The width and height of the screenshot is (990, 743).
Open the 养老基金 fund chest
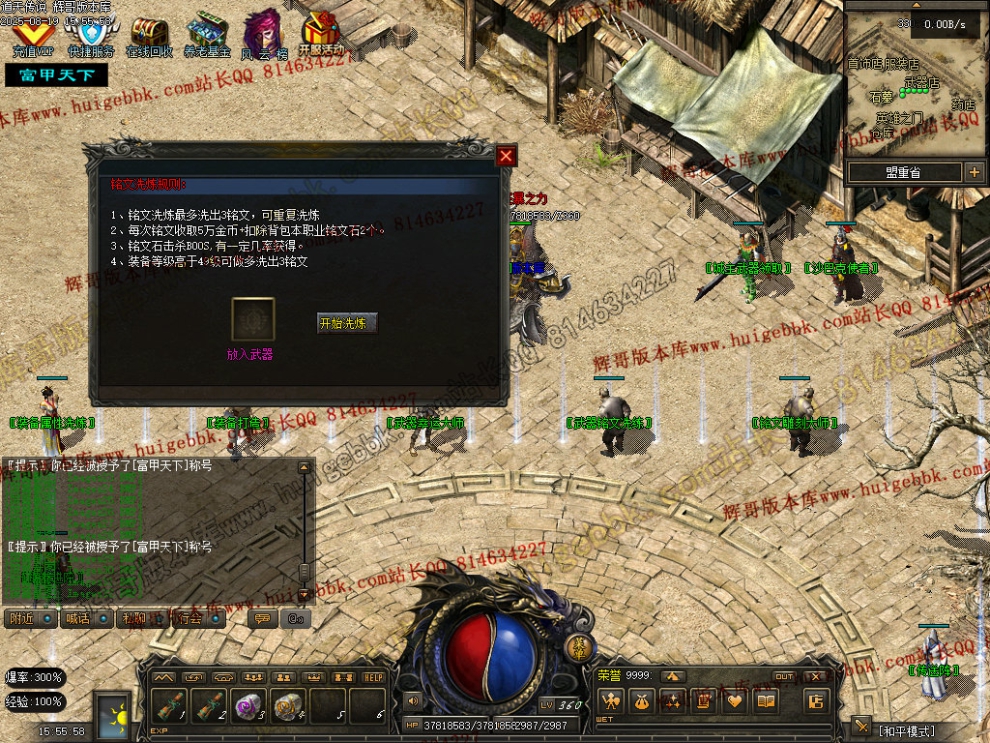[x=207, y=32]
